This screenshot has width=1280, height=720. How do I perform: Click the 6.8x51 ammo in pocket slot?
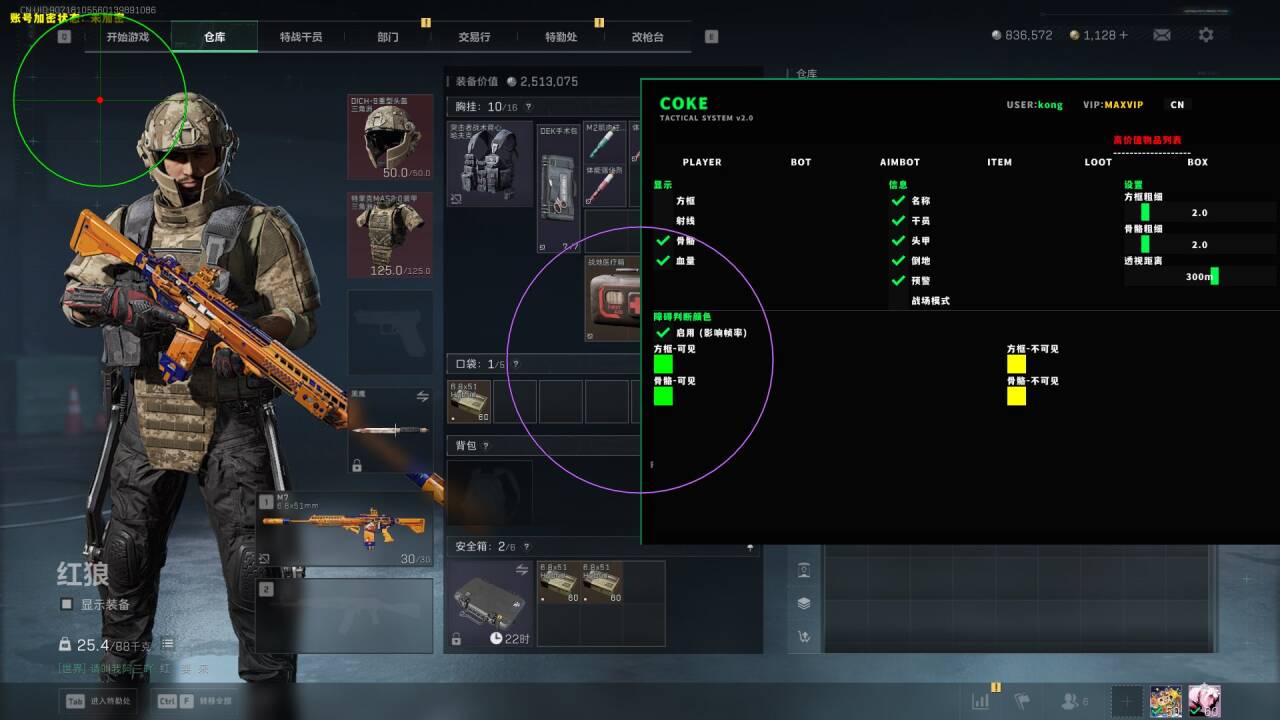click(470, 401)
